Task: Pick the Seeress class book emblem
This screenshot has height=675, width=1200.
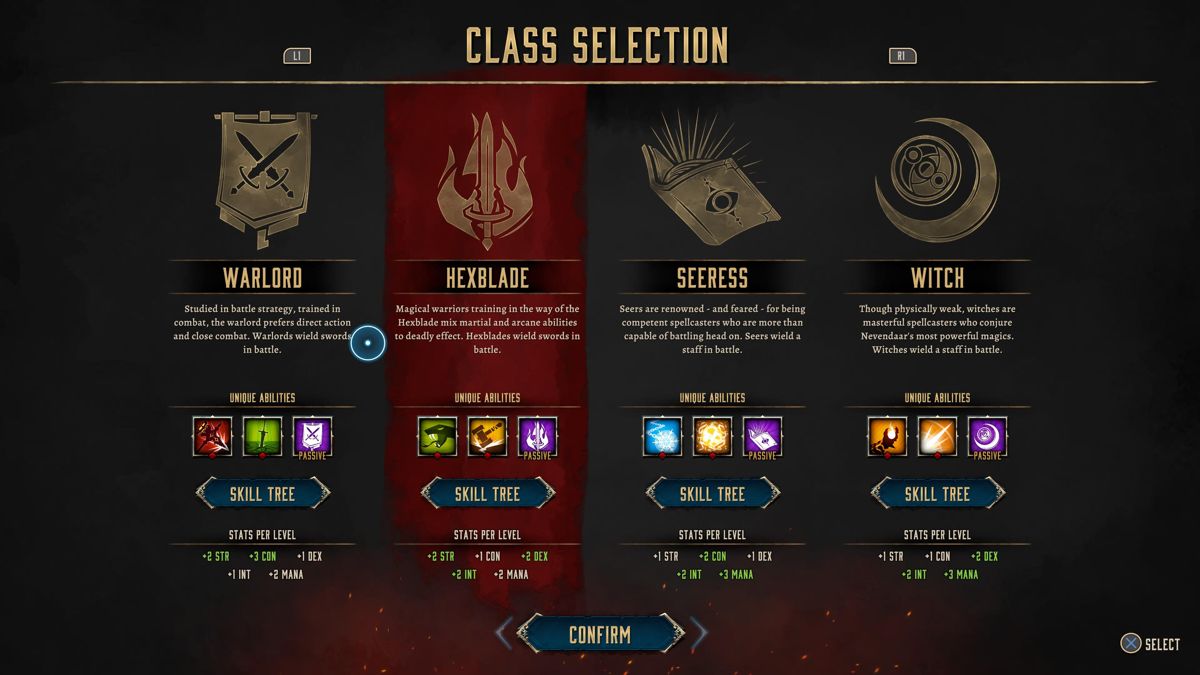Action: pyautogui.click(x=712, y=180)
